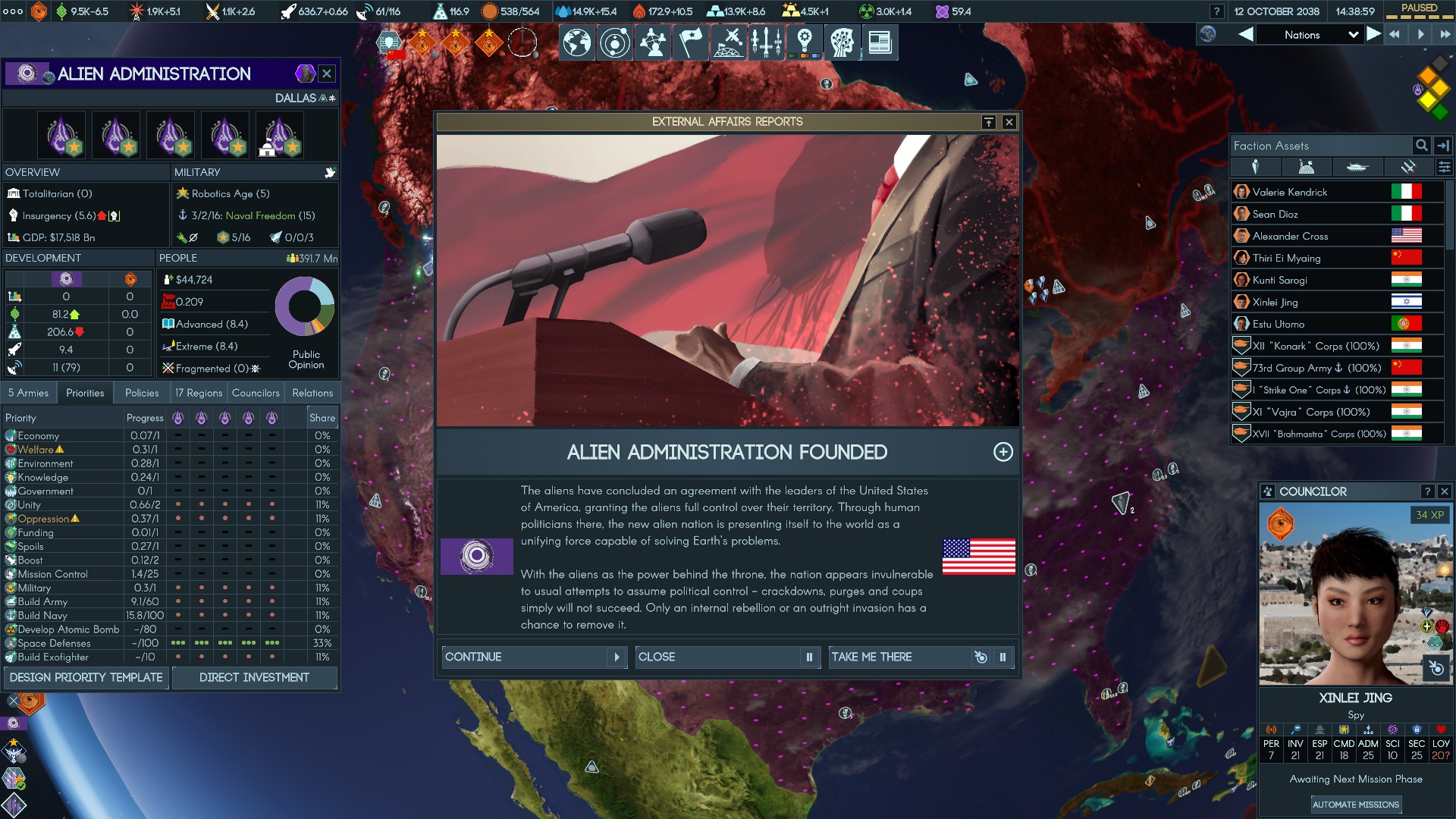Image resolution: width=1456 pixels, height=819 pixels.
Task: Switch to the 5 Armies tab
Action: [28, 393]
